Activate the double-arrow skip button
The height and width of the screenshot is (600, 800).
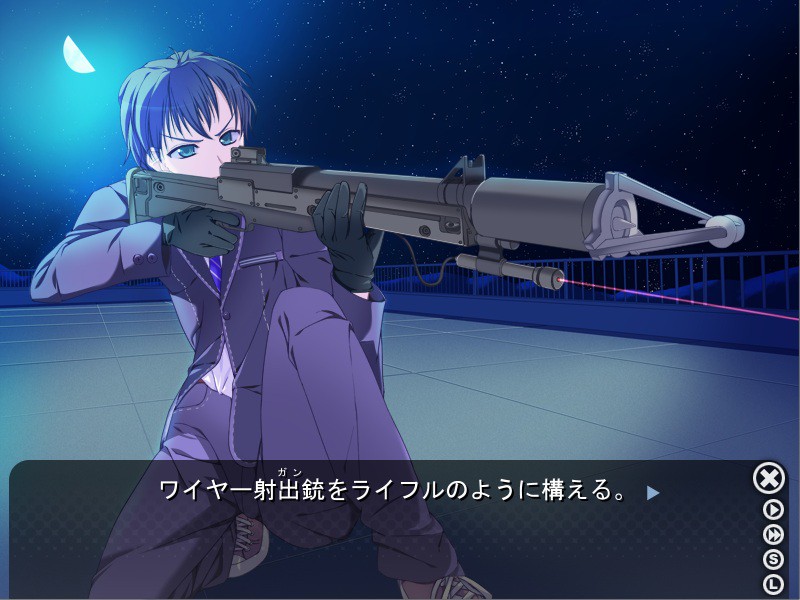[773, 534]
